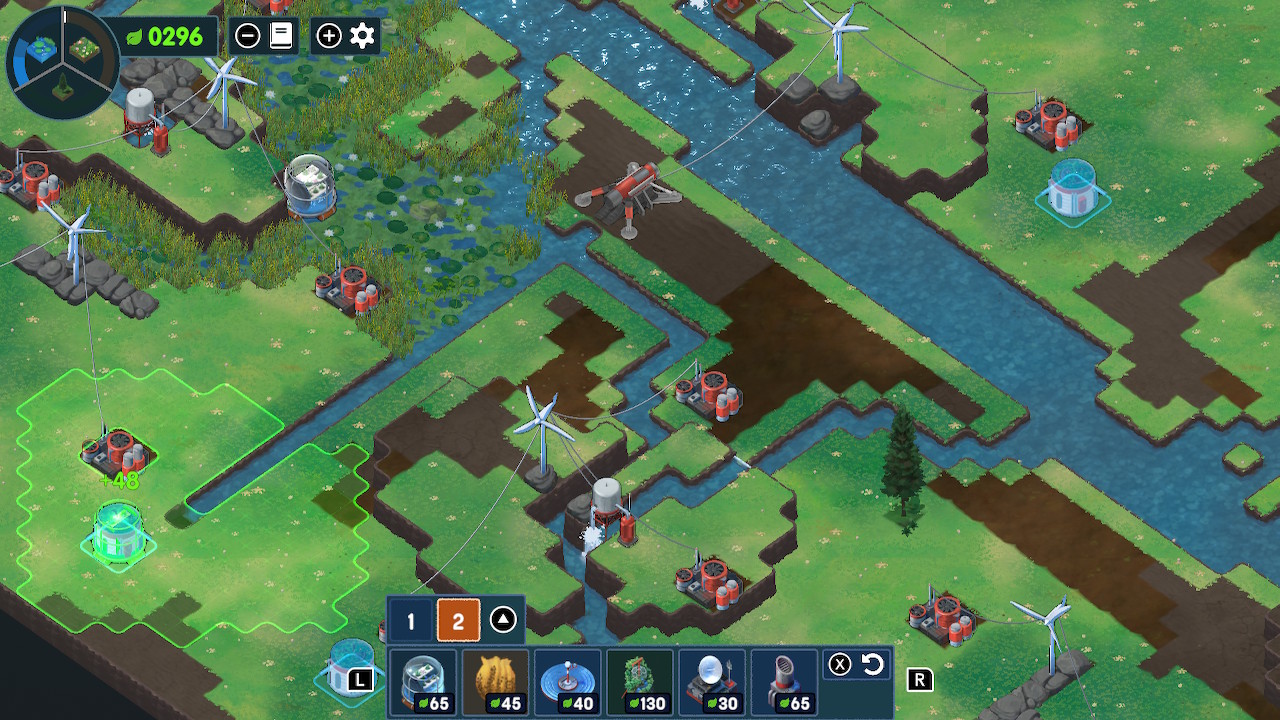The image size is (1280, 720).
Task: Pick the blue water pool building costing 40
Action: click(567, 682)
